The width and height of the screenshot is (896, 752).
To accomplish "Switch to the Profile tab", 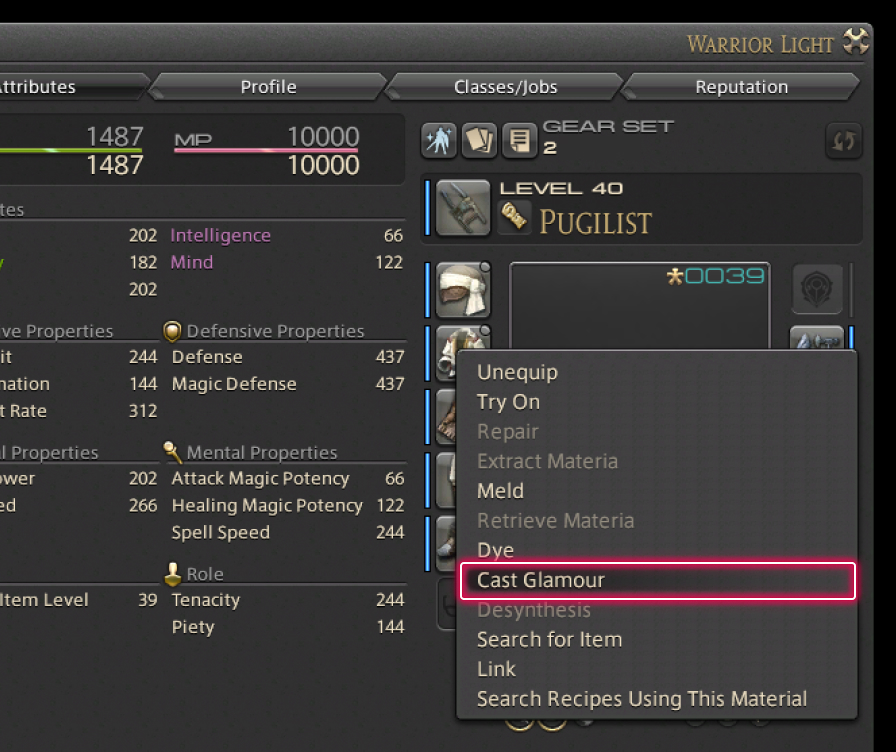I will pos(268,87).
